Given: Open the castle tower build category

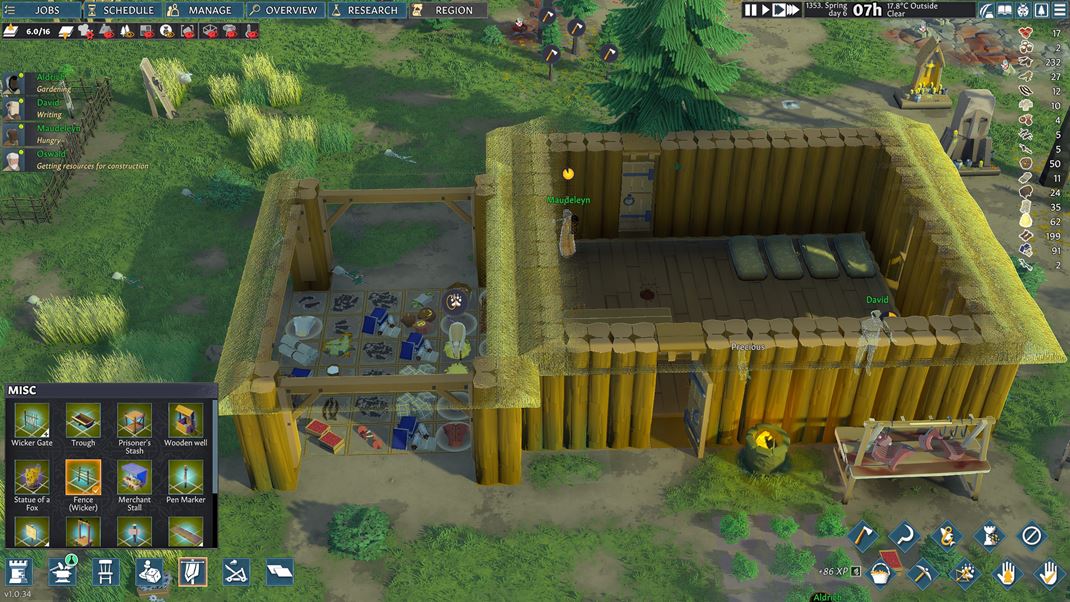Looking at the screenshot, I should (x=19, y=572).
